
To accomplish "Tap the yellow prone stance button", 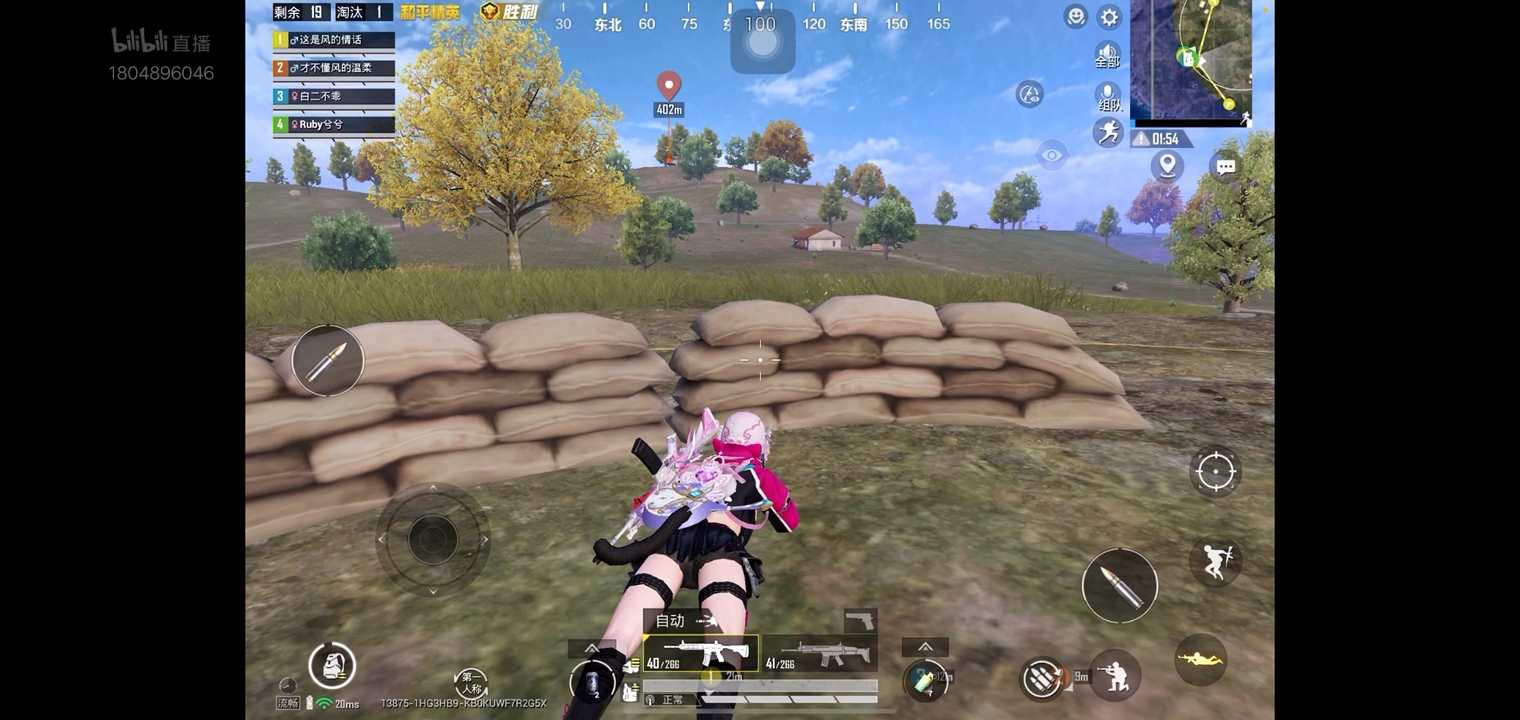I will click(1200, 659).
